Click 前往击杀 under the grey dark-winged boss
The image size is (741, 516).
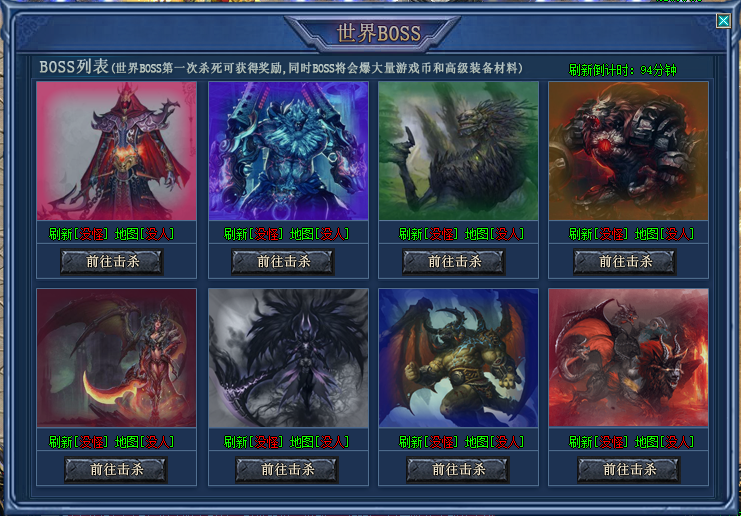(287, 470)
